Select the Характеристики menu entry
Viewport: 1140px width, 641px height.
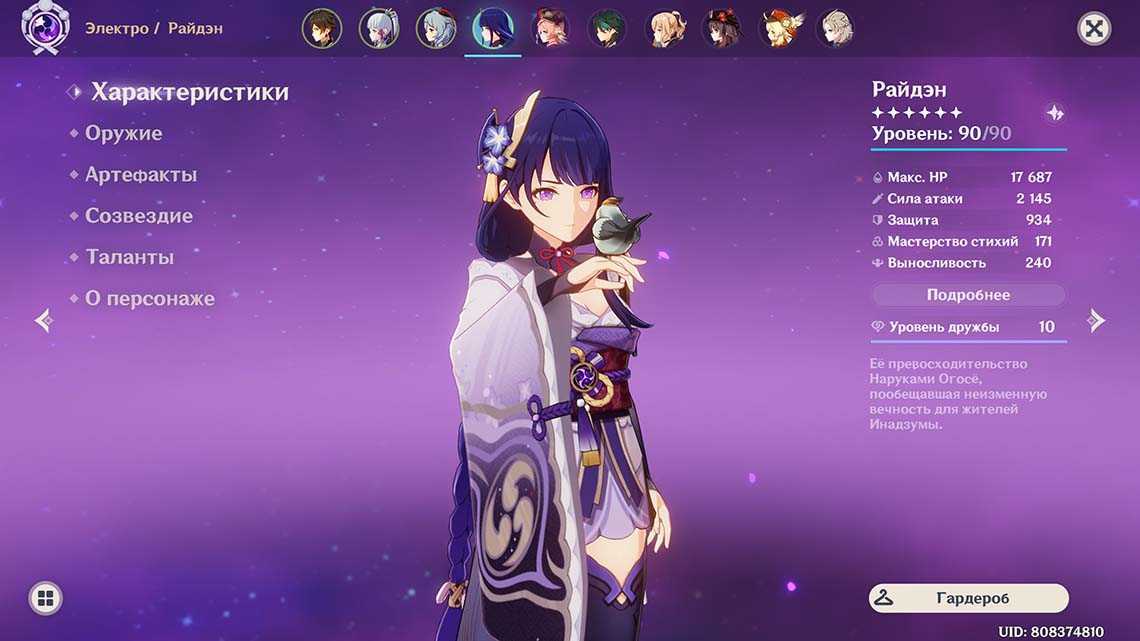pyautogui.click(x=189, y=92)
